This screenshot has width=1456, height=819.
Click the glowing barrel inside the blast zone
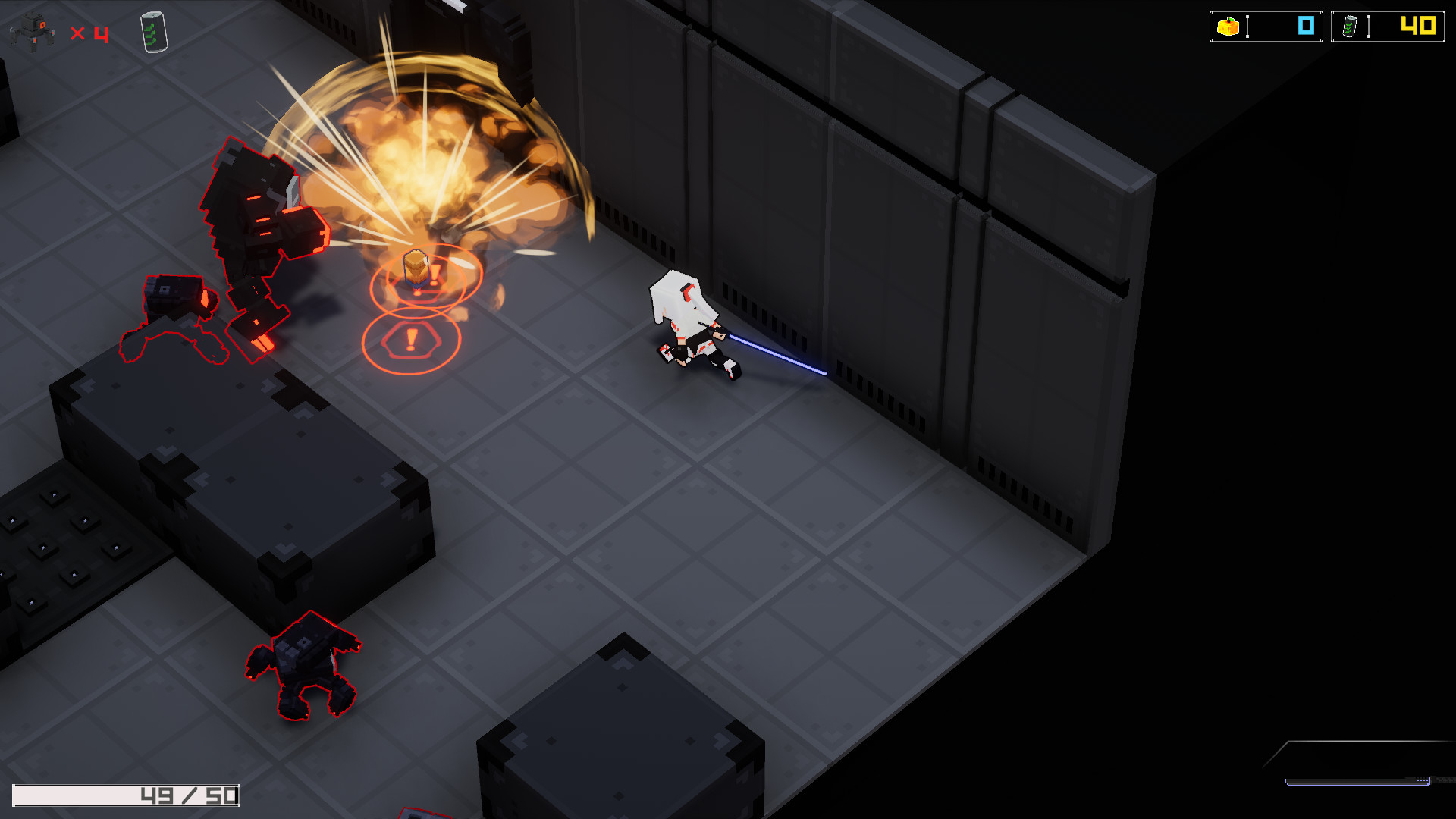click(x=416, y=269)
